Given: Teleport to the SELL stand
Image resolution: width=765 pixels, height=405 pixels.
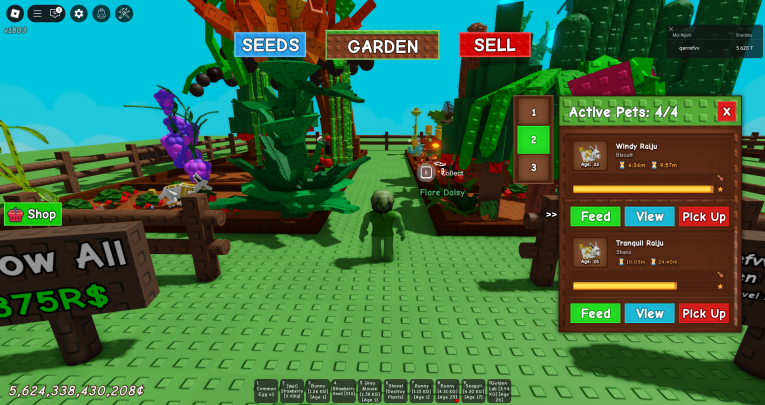Looking at the screenshot, I should pos(494,45).
